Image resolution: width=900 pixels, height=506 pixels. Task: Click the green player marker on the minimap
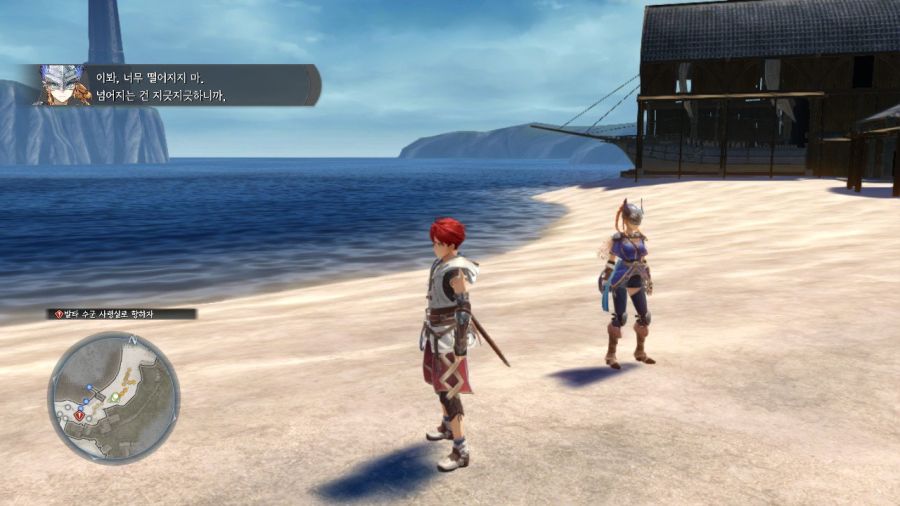[x=115, y=396]
